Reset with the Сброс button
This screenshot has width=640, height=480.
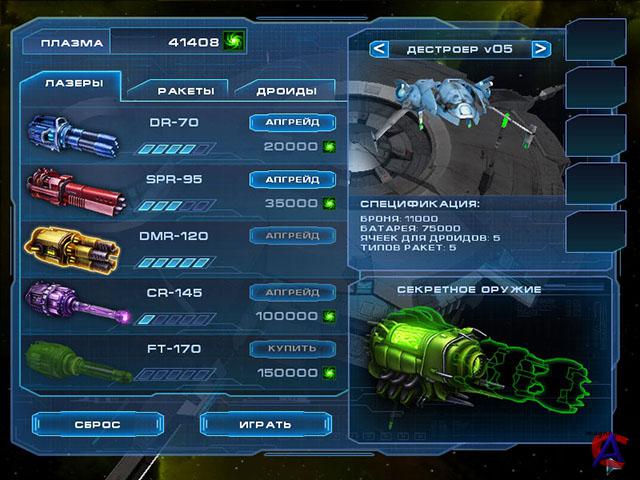97,424
